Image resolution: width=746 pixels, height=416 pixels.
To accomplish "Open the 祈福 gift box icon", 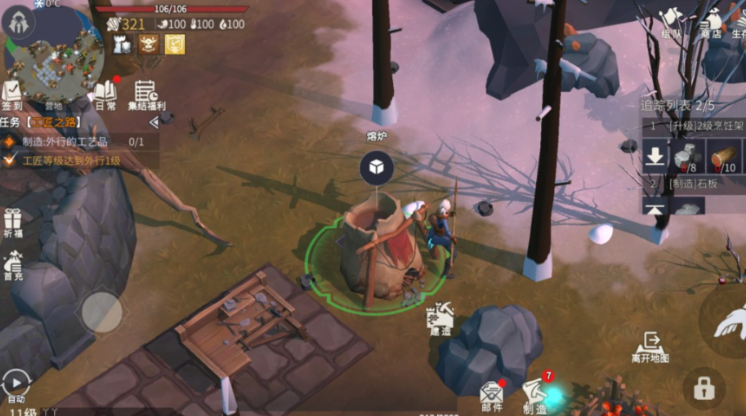I will (x=13, y=223).
